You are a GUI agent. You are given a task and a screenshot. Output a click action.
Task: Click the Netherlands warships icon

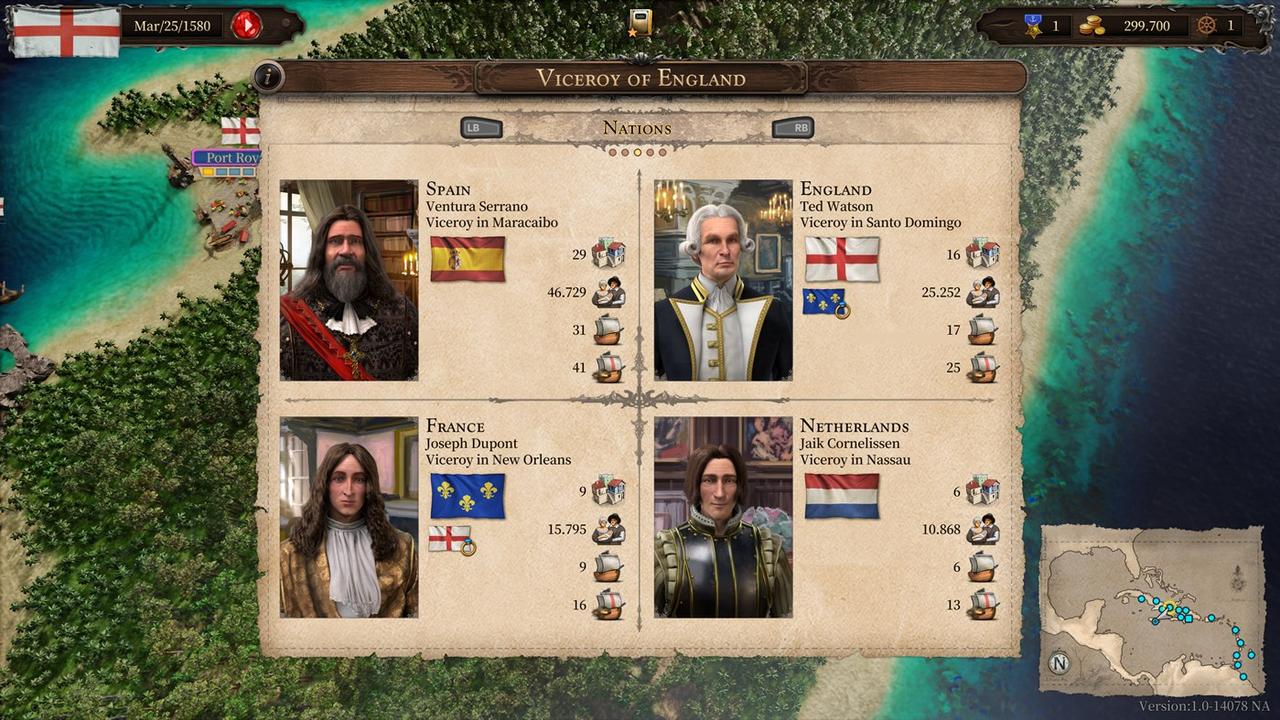pyautogui.click(x=981, y=605)
